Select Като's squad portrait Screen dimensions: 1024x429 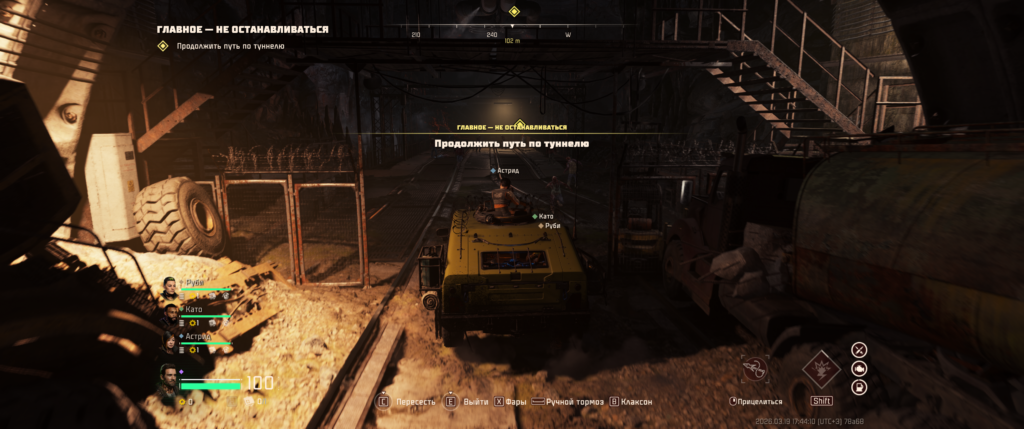(x=170, y=314)
